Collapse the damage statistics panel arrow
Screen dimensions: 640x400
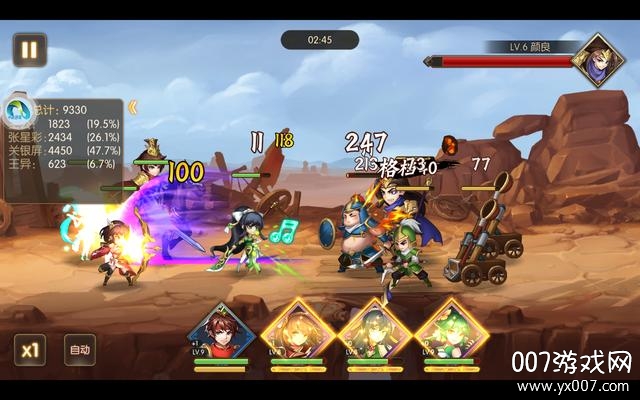click(x=132, y=106)
